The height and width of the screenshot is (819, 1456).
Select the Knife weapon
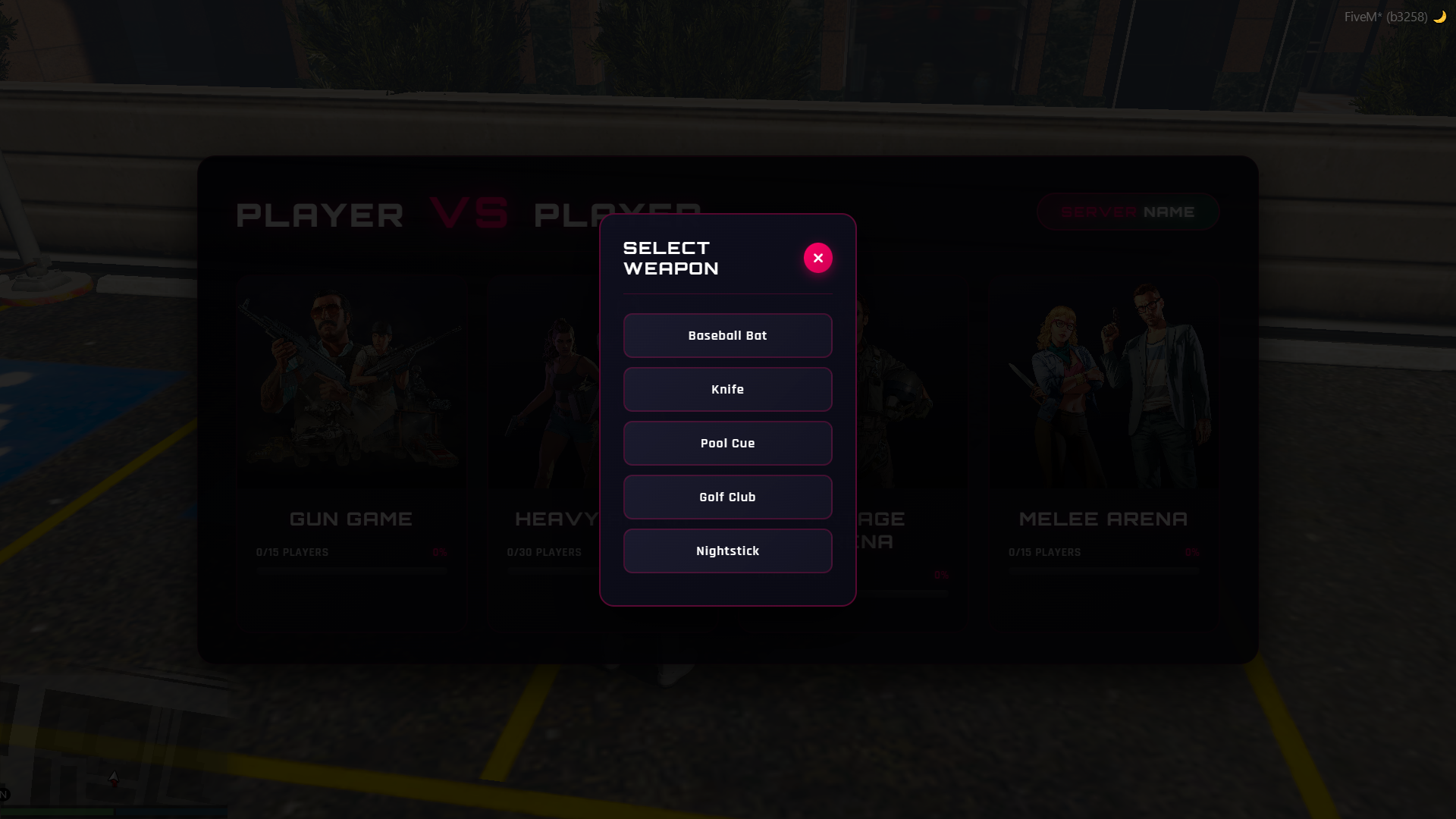[727, 389]
